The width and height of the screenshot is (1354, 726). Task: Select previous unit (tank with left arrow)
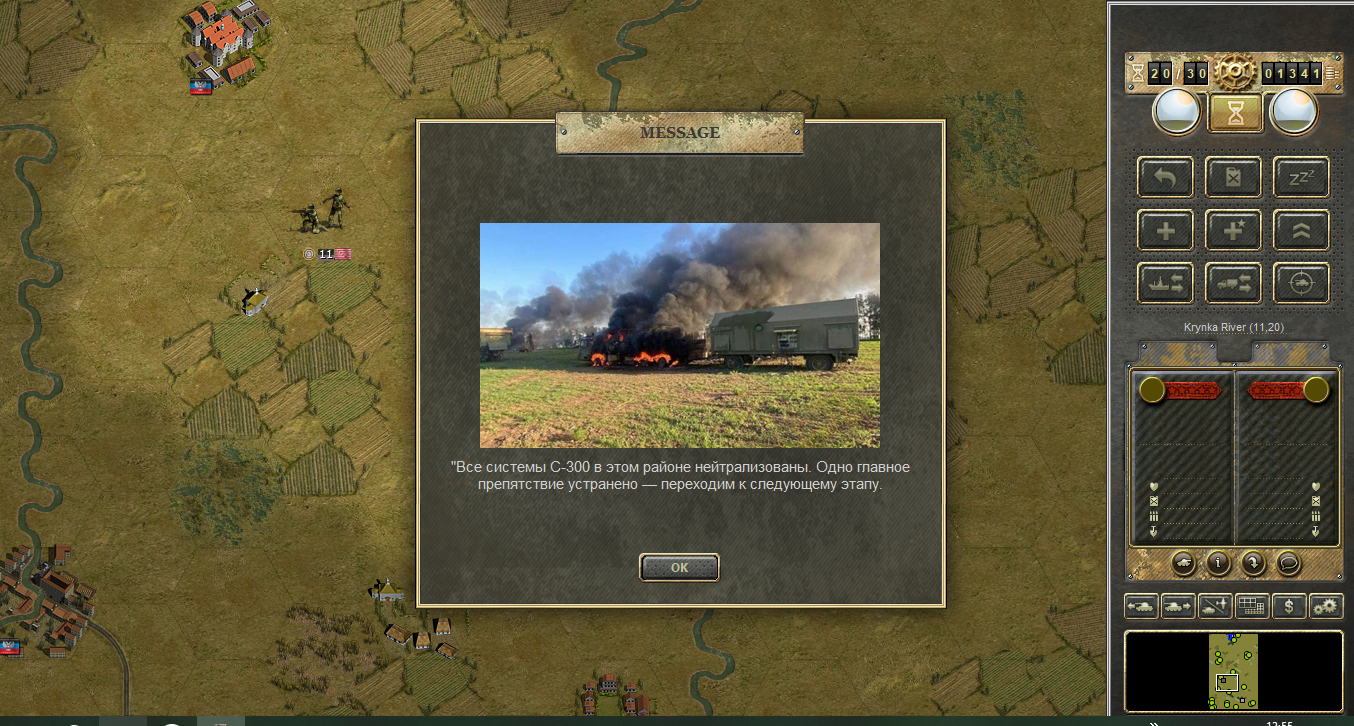tap(1141, 606)
